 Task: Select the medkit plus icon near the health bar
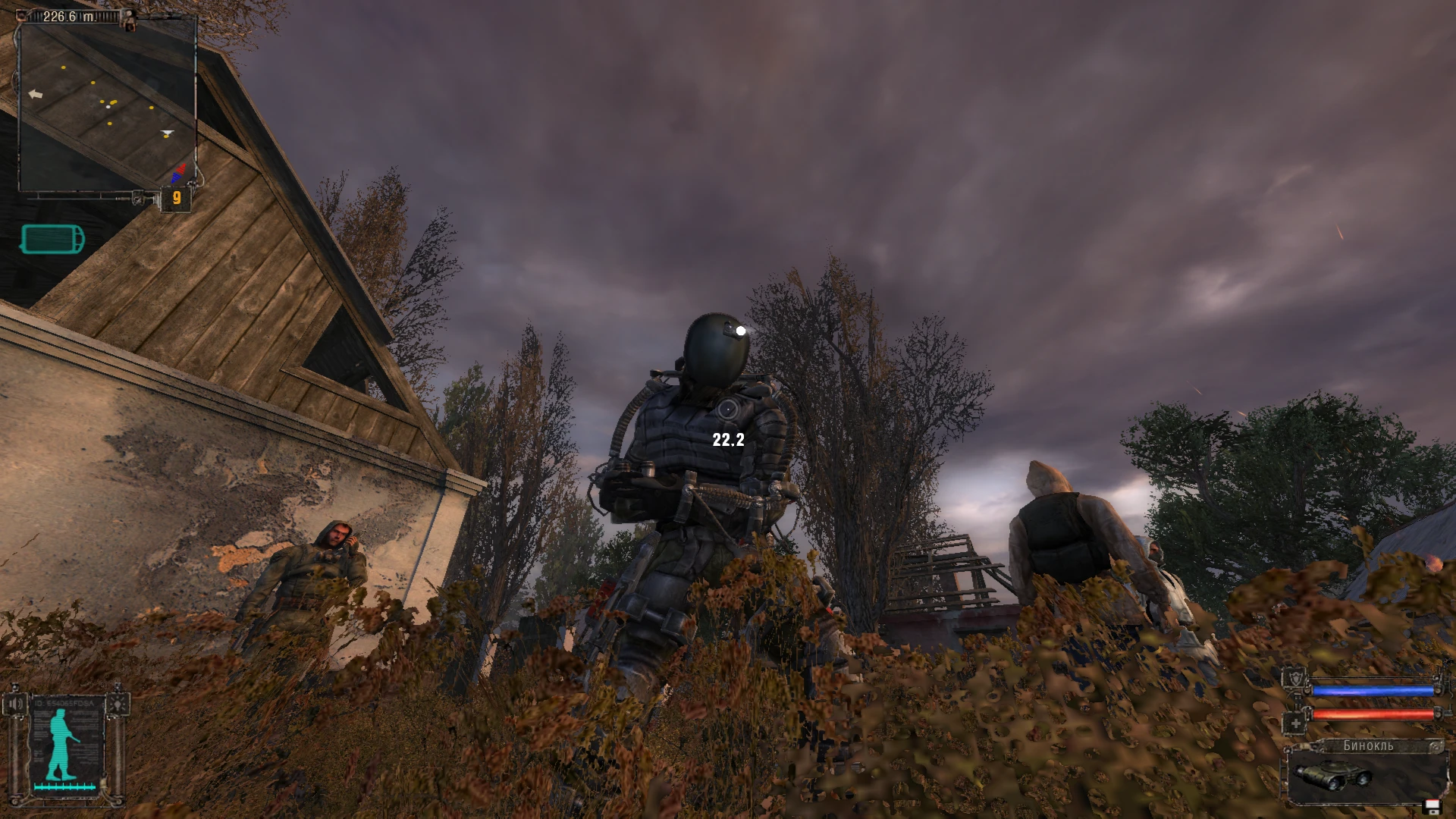(x=1296, y=723)
